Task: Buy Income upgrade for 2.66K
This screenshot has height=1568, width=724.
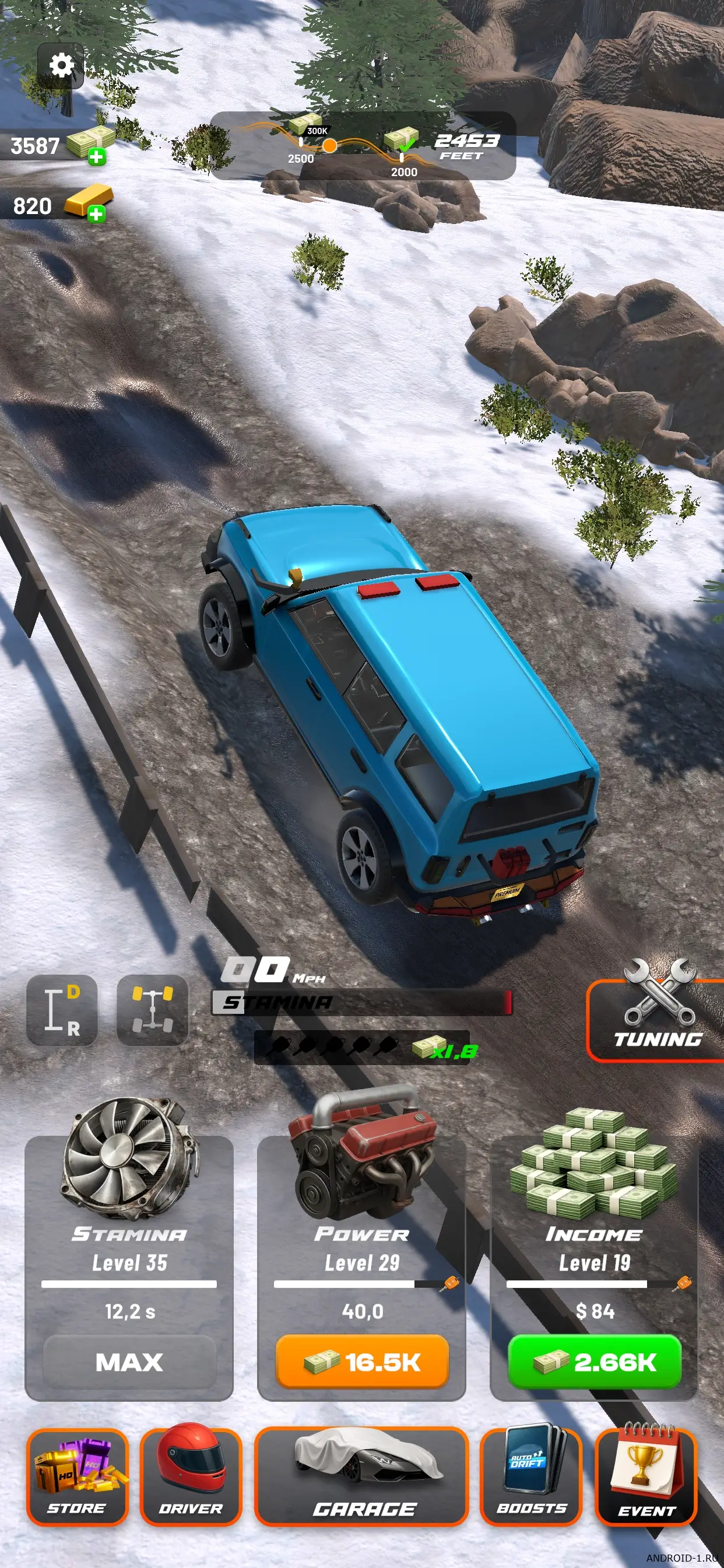Action: 595,1361
